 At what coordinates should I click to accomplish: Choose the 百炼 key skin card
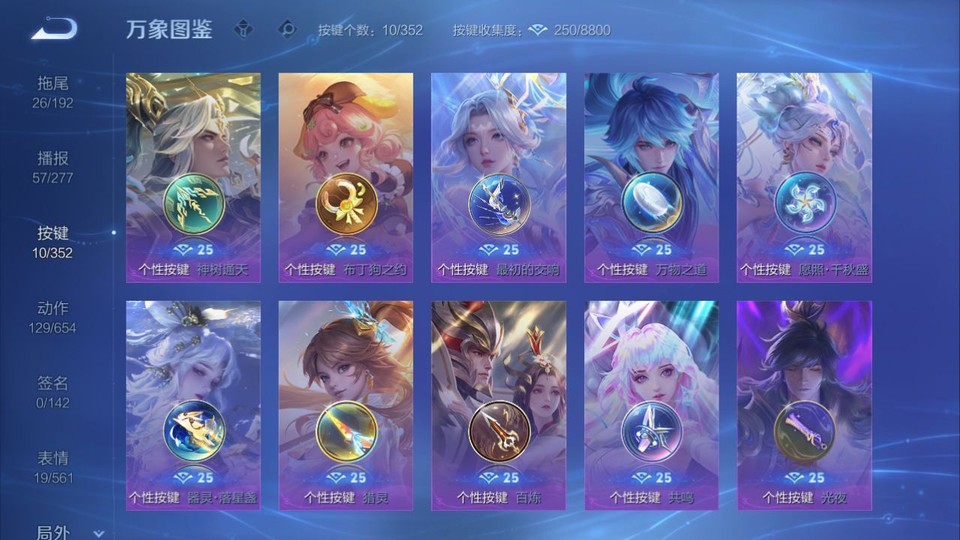(x=499, y=405)
